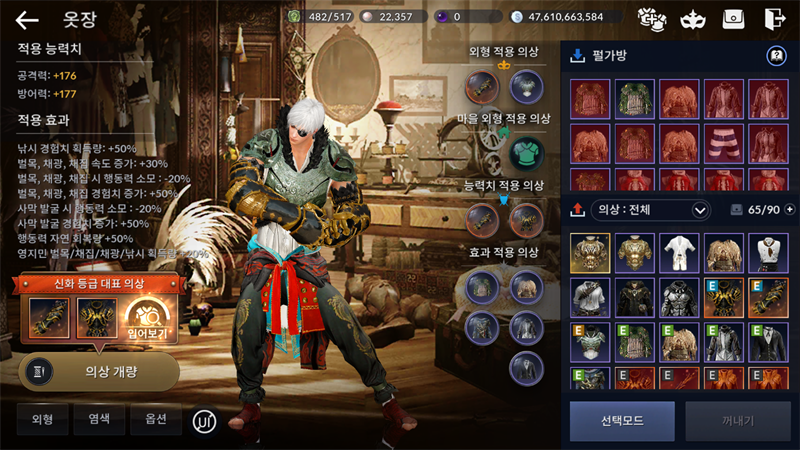
Task: Switch to the 염색 dye tab
Action: point(99,420)
